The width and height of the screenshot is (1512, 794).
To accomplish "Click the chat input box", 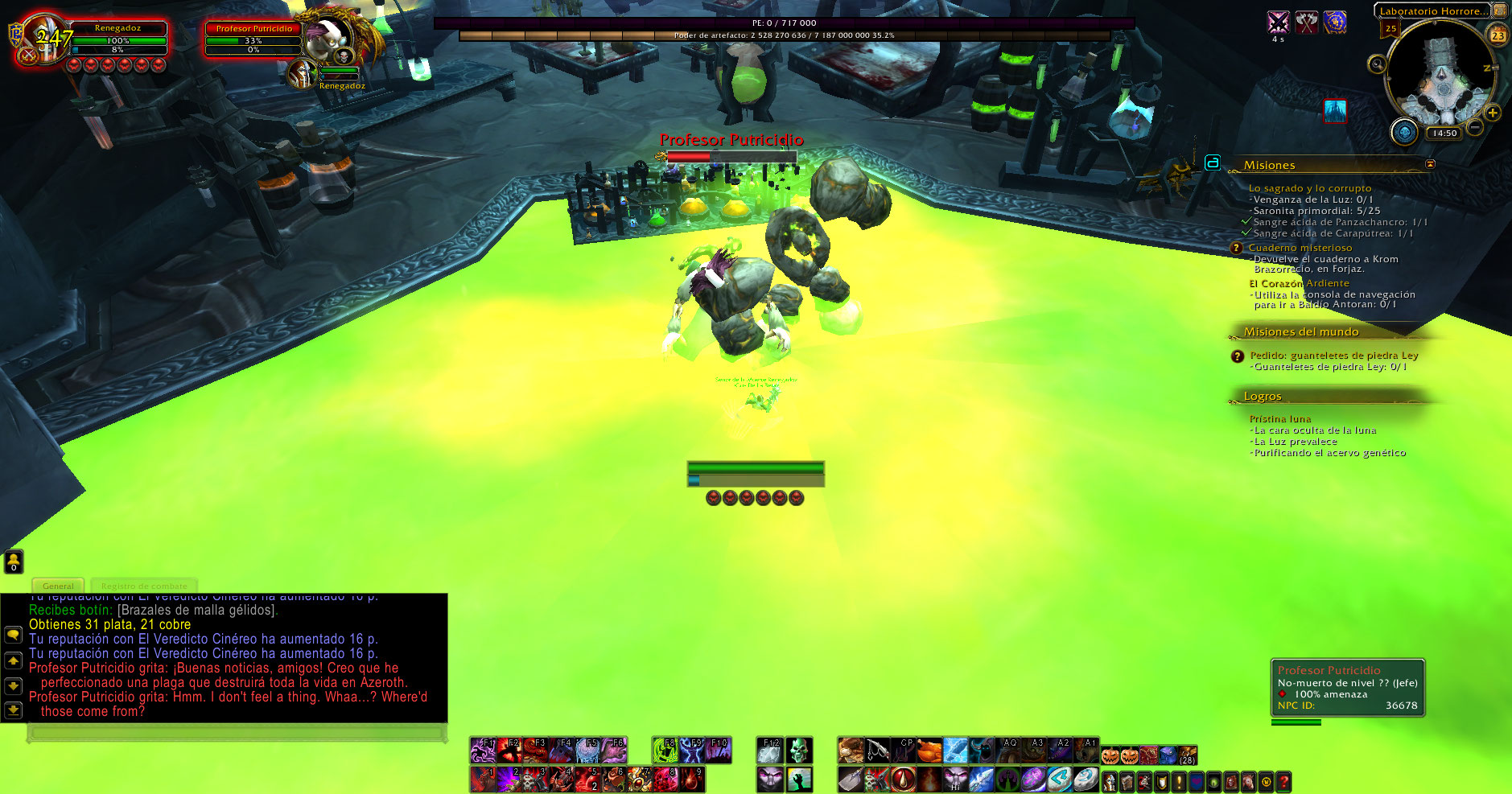I will tap(236, 733).
